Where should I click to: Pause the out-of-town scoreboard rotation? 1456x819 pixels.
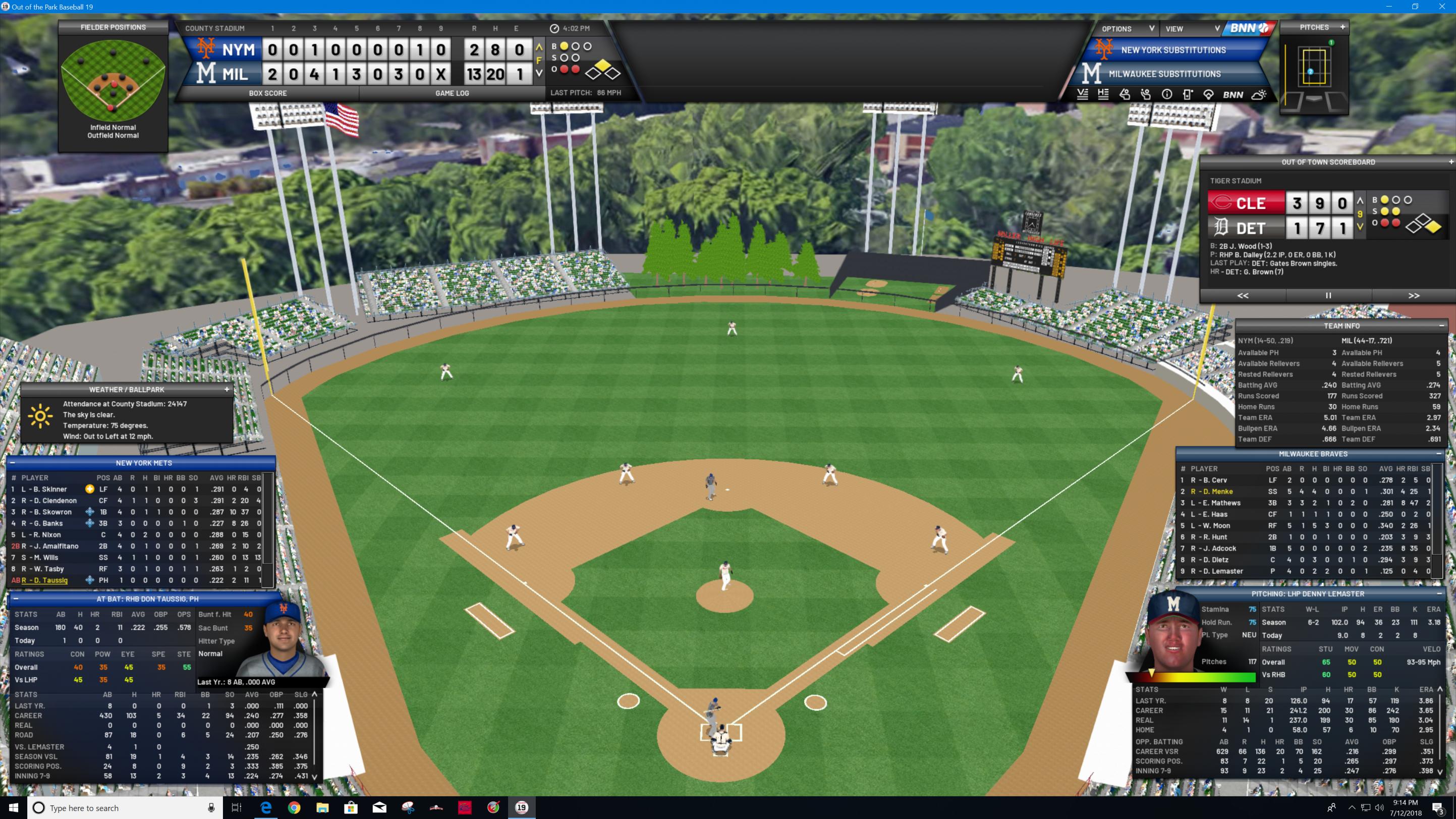point(1328,296)
